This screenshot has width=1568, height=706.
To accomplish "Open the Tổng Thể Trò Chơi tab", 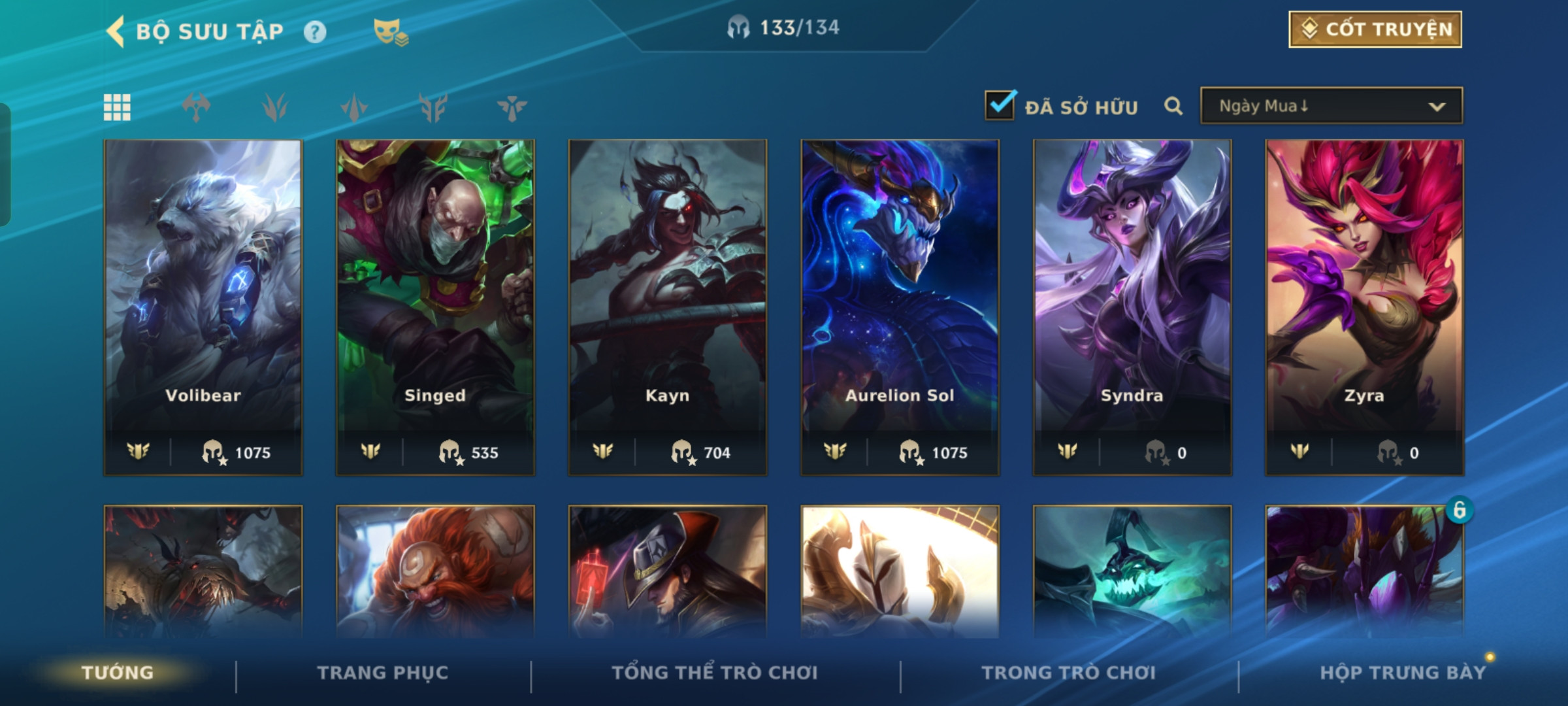I will pyautogui.click(x=715, y=672).
